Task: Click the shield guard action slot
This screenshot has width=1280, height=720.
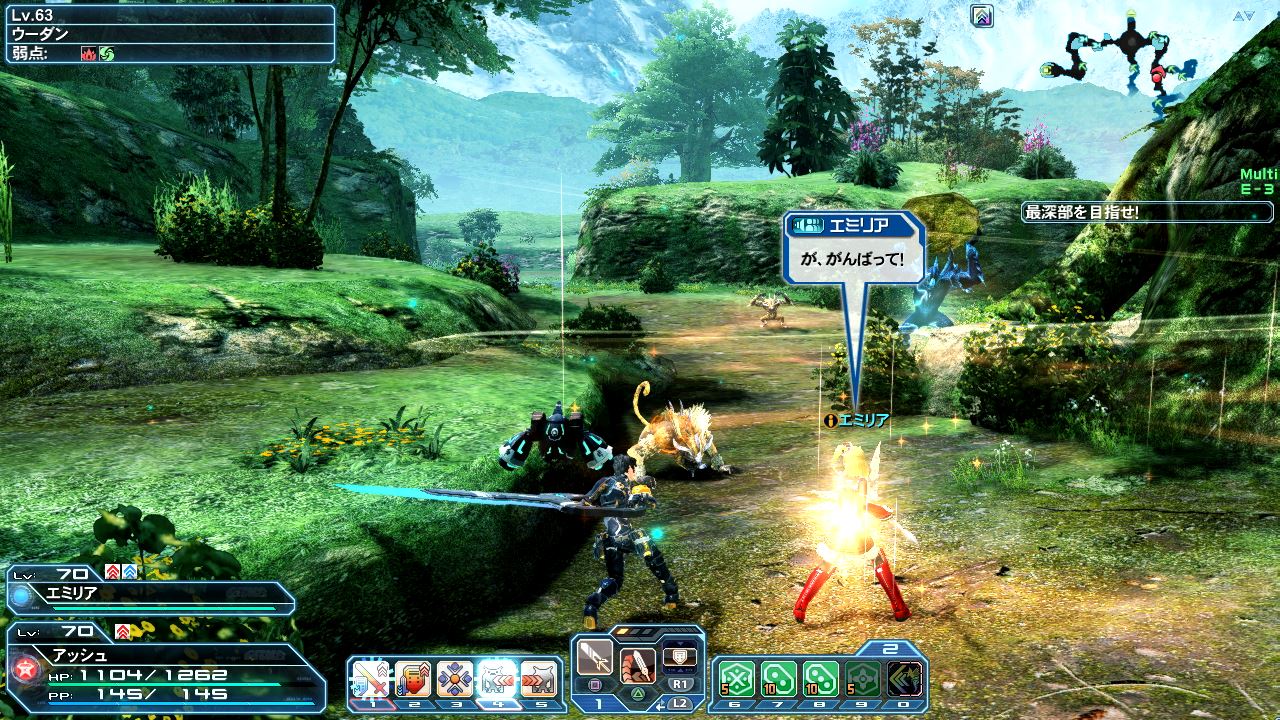Action: tap(679, 655)
